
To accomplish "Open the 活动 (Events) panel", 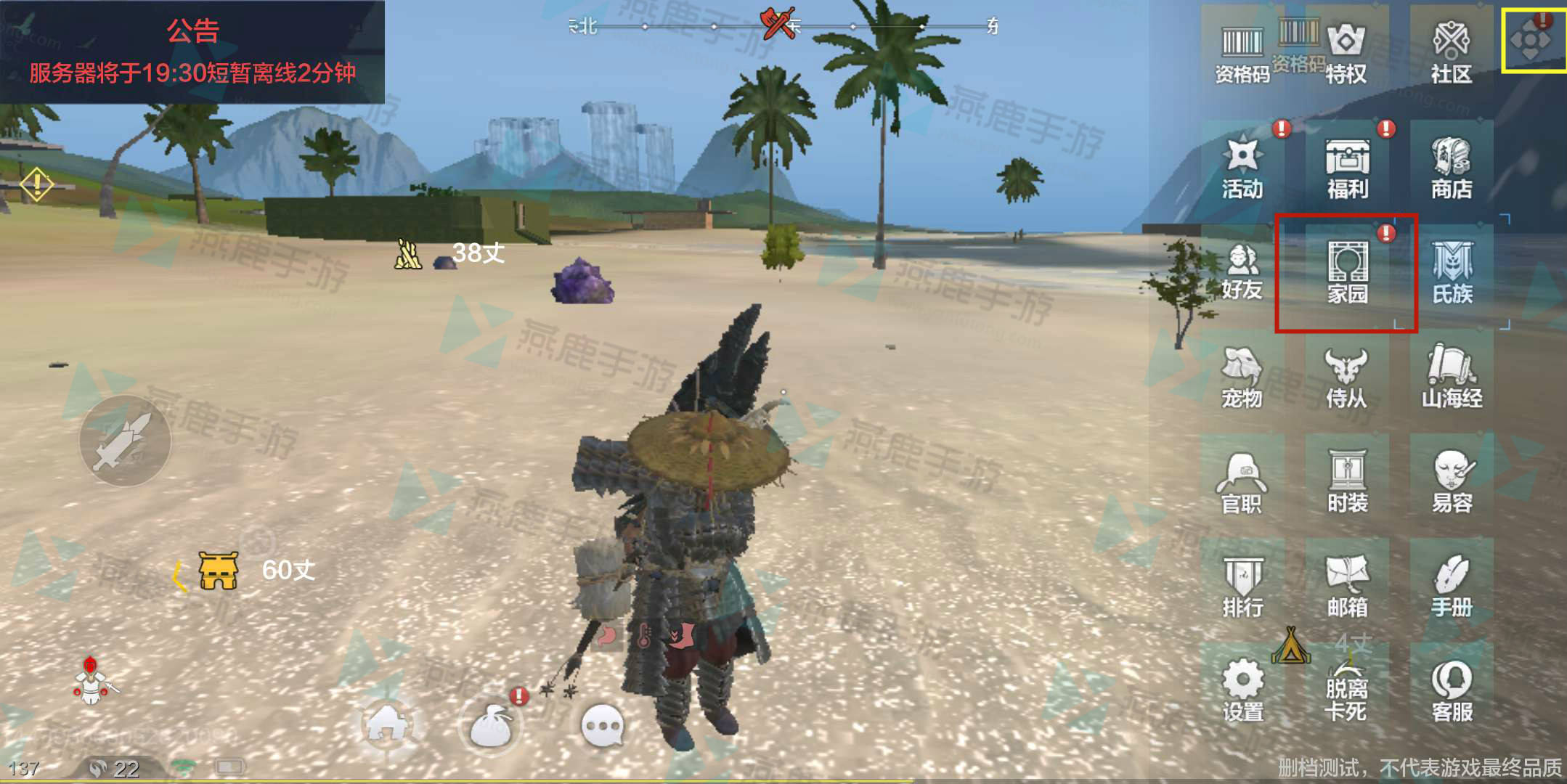I will tap(1242, 168).
